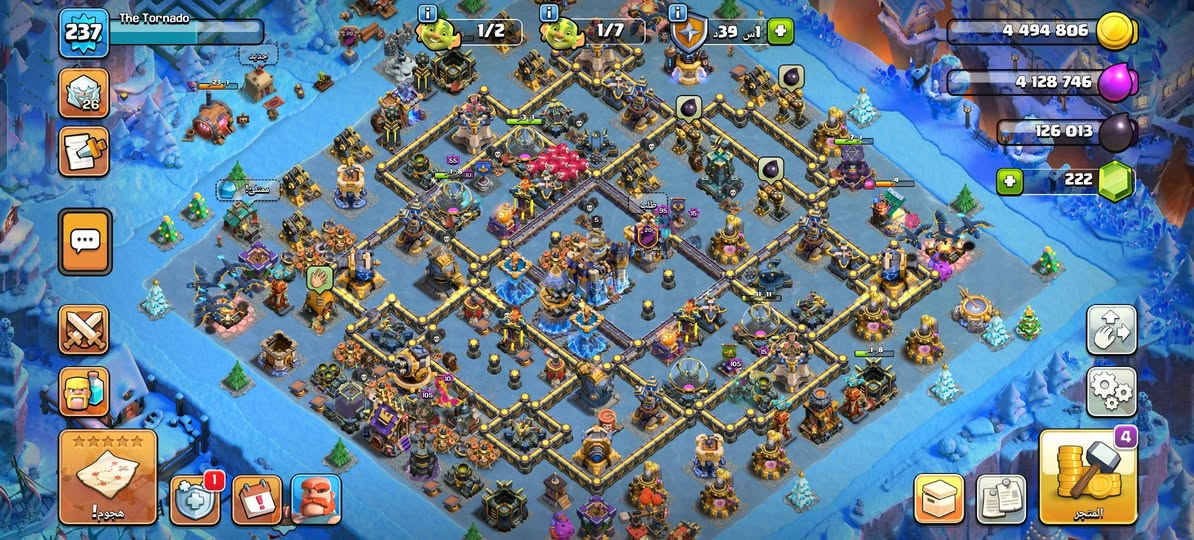Open the settings gears menu

click(x=1111, y=391)
